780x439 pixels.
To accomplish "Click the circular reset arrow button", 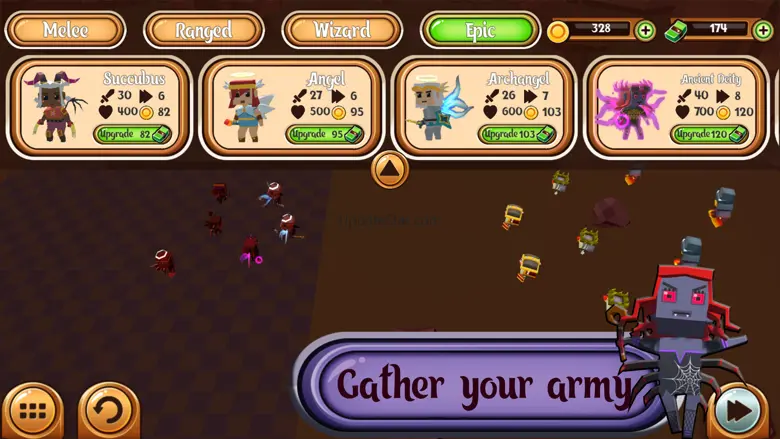I will [108, 411].
